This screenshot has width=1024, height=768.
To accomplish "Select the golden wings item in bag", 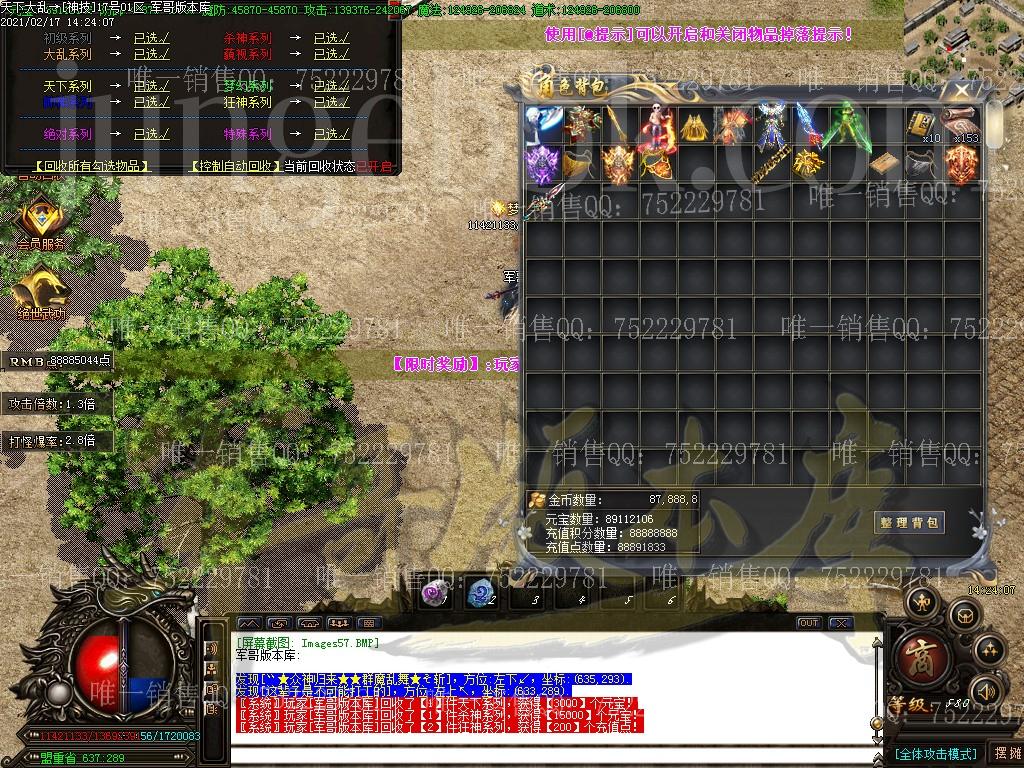I will point(692,127).
